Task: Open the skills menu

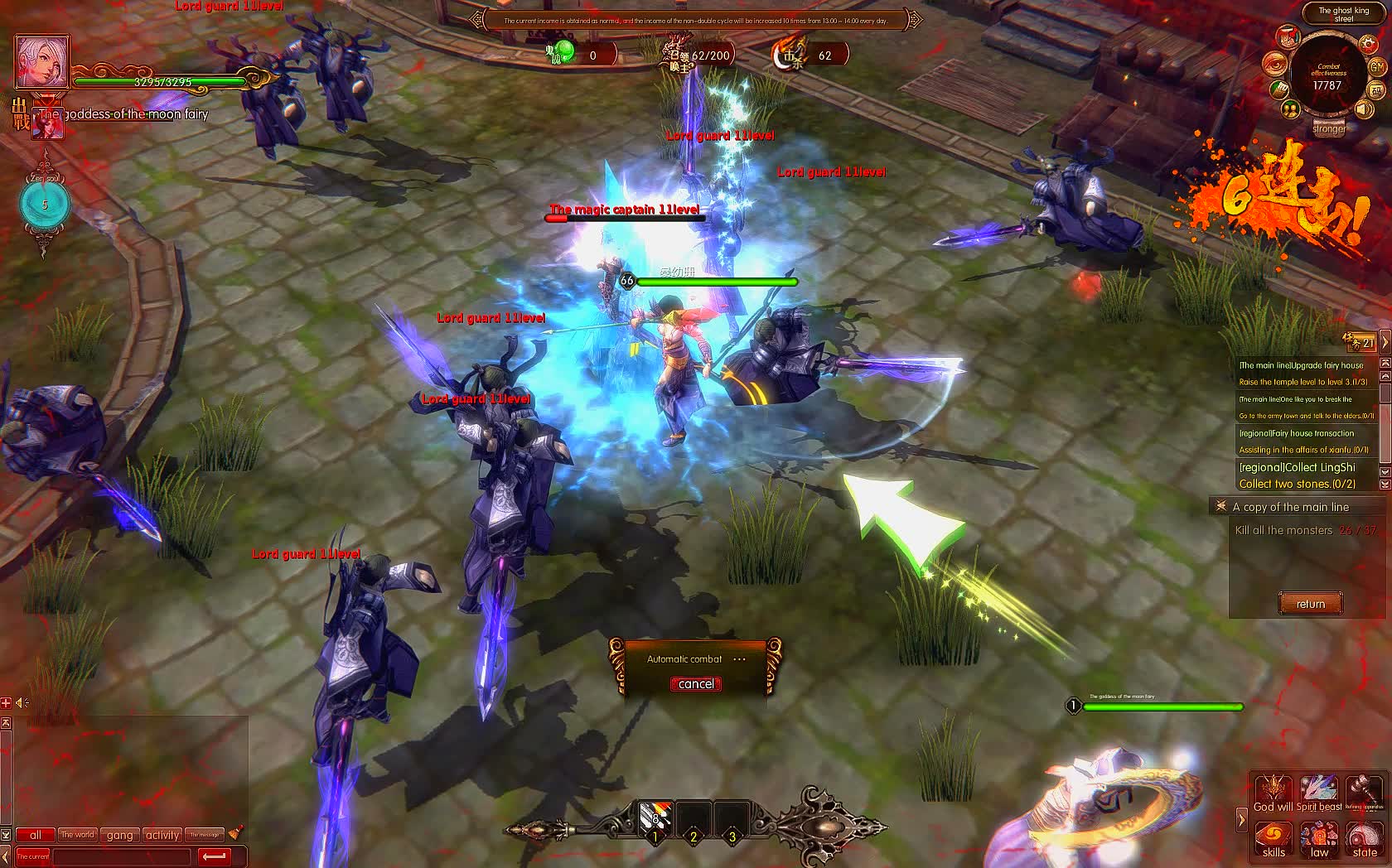Action: (x=1274, y=838)
